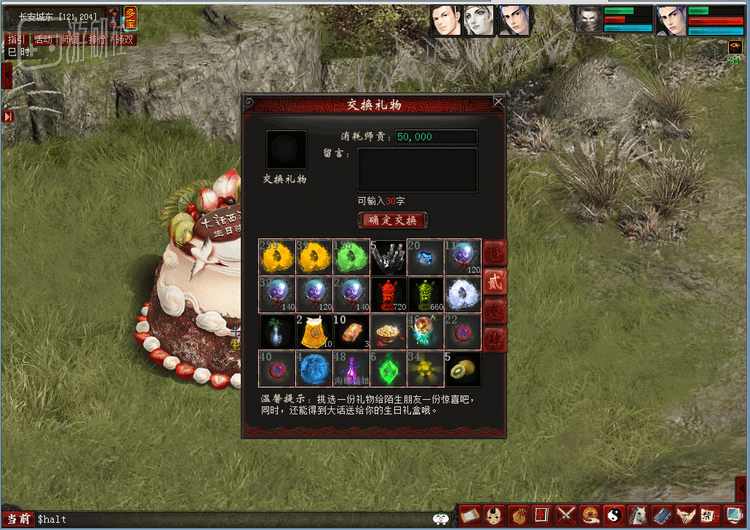
Task: Open the white horse mount menu
Action: pos(638,515)
